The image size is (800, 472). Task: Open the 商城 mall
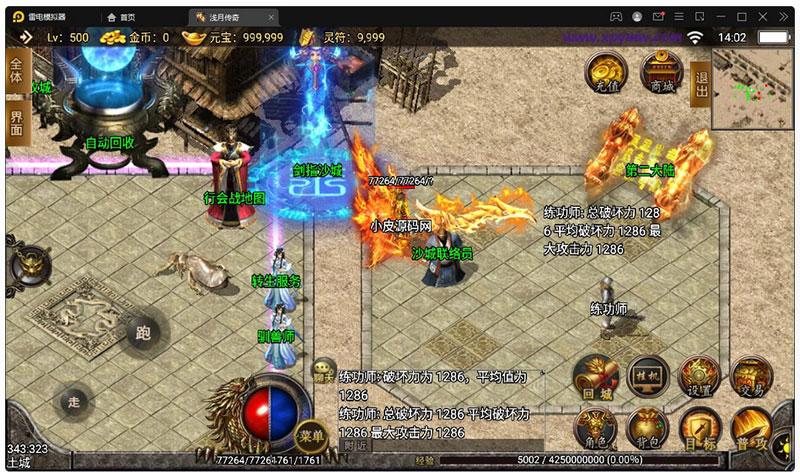click(x=661, y=72)
